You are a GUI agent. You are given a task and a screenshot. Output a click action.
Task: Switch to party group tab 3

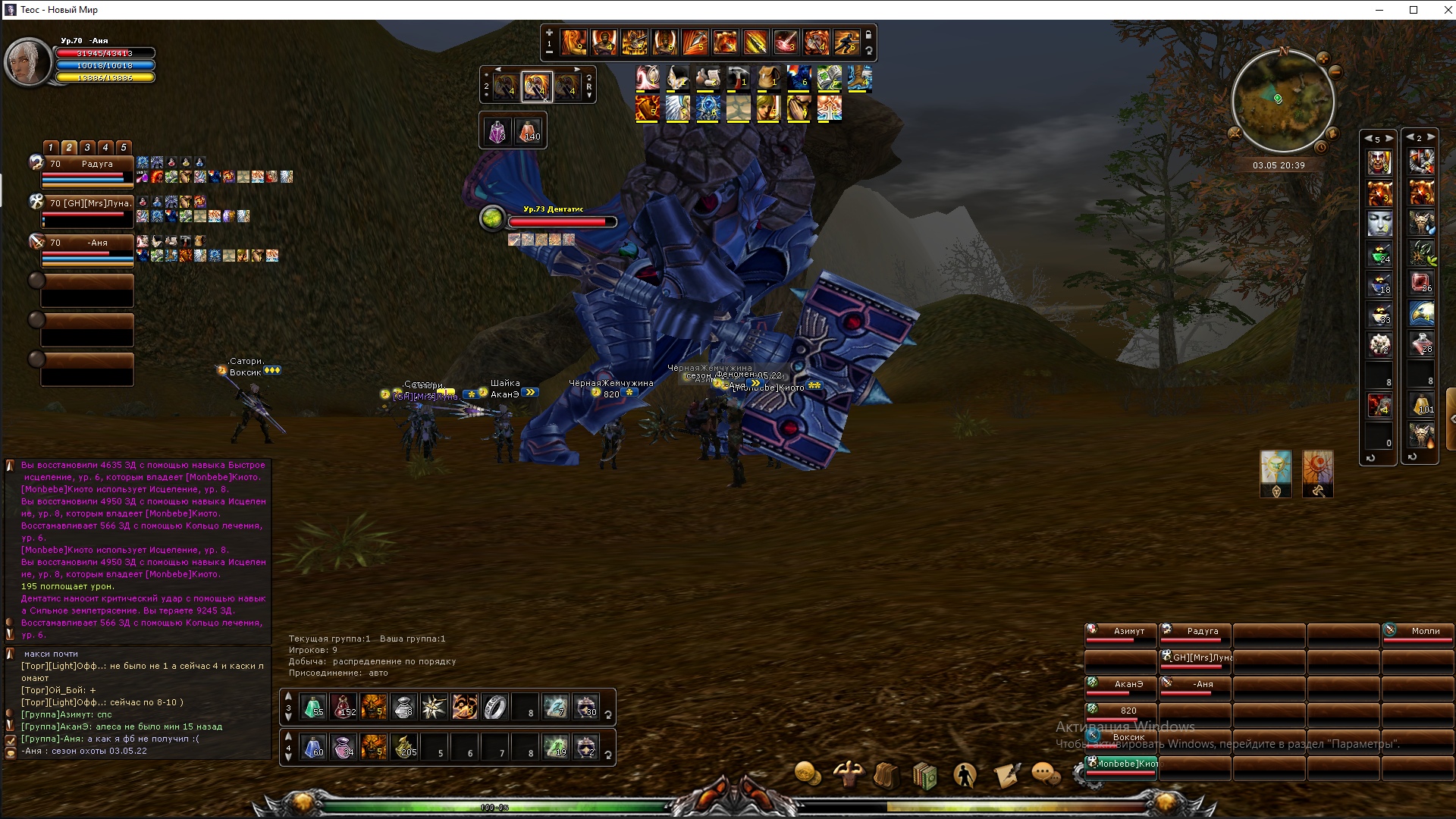(87, 147)
